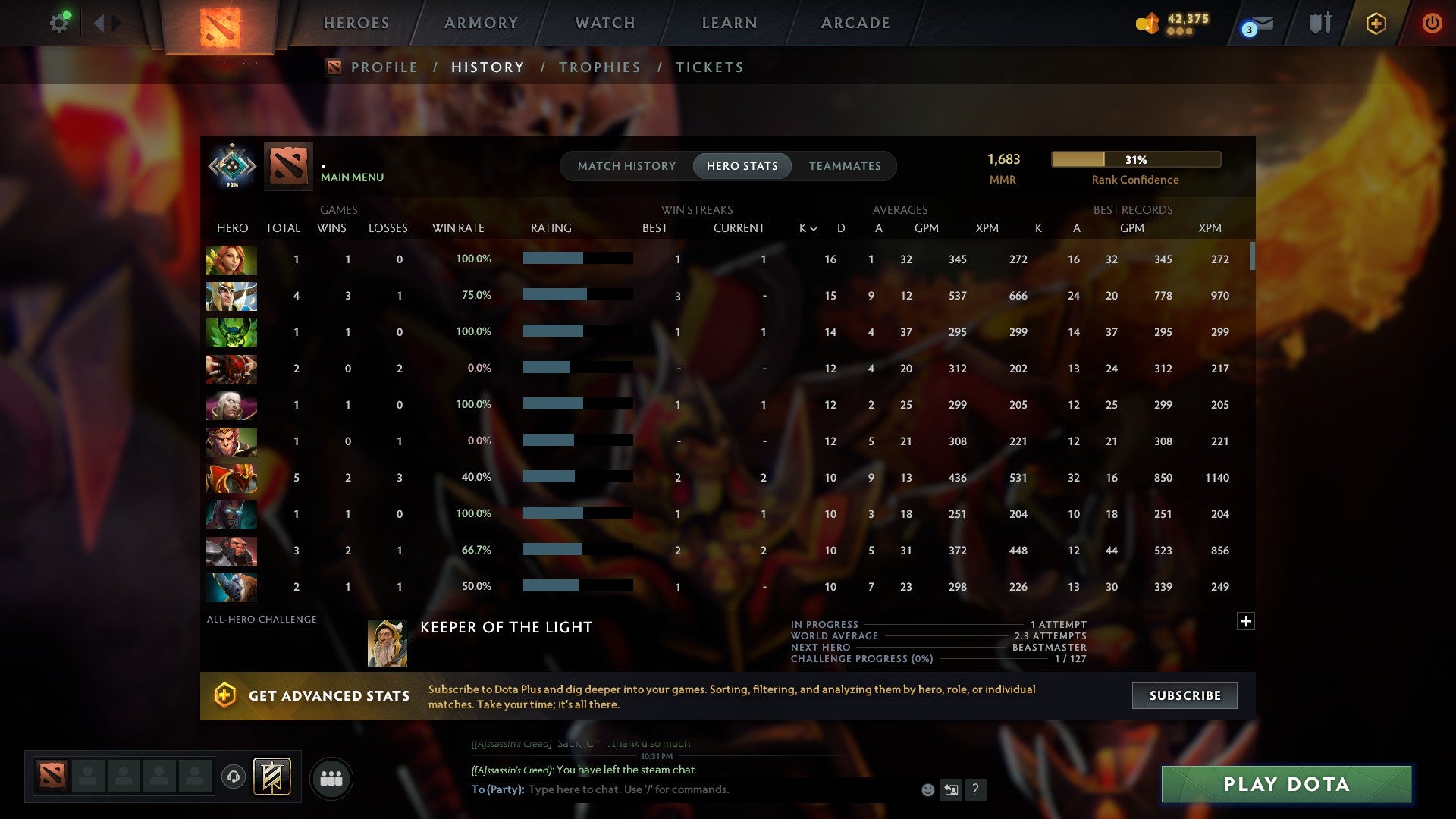Open the ARCADE menu
This screenshot has height=819, width=1456.
point(855,22)
